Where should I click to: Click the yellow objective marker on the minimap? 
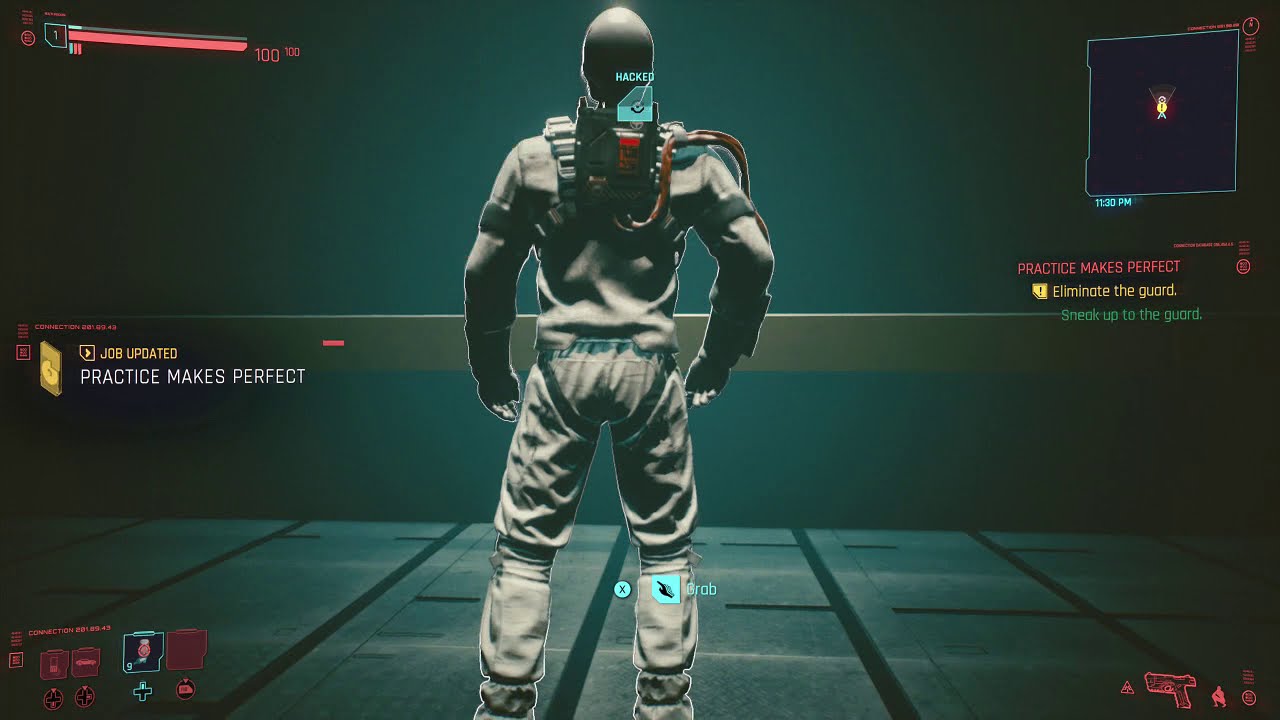[1161, 107]
